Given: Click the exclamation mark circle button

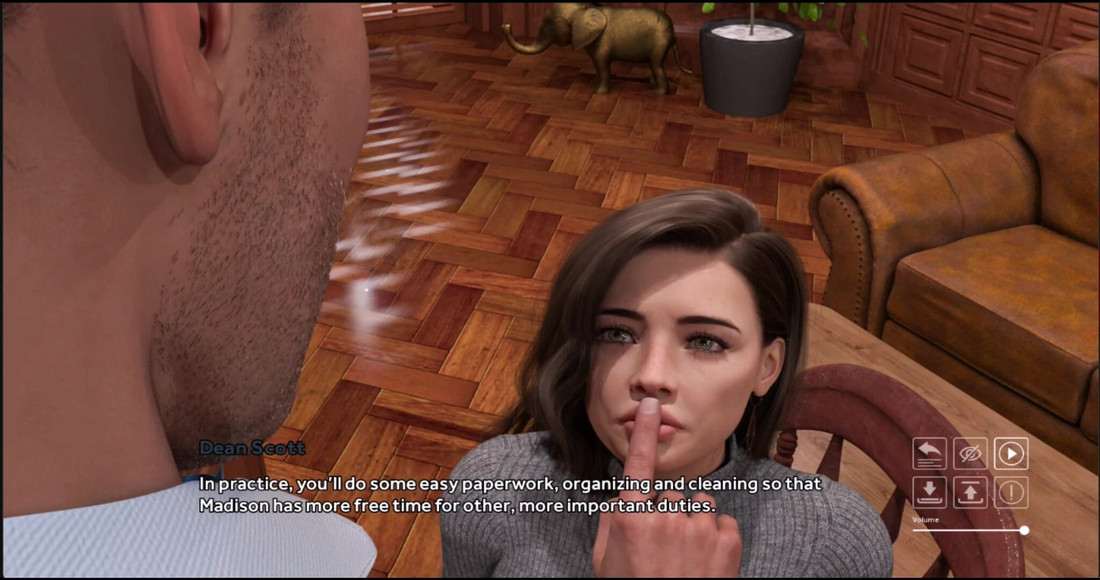Looking at the screenshot, I should (x=1011, y=492).
